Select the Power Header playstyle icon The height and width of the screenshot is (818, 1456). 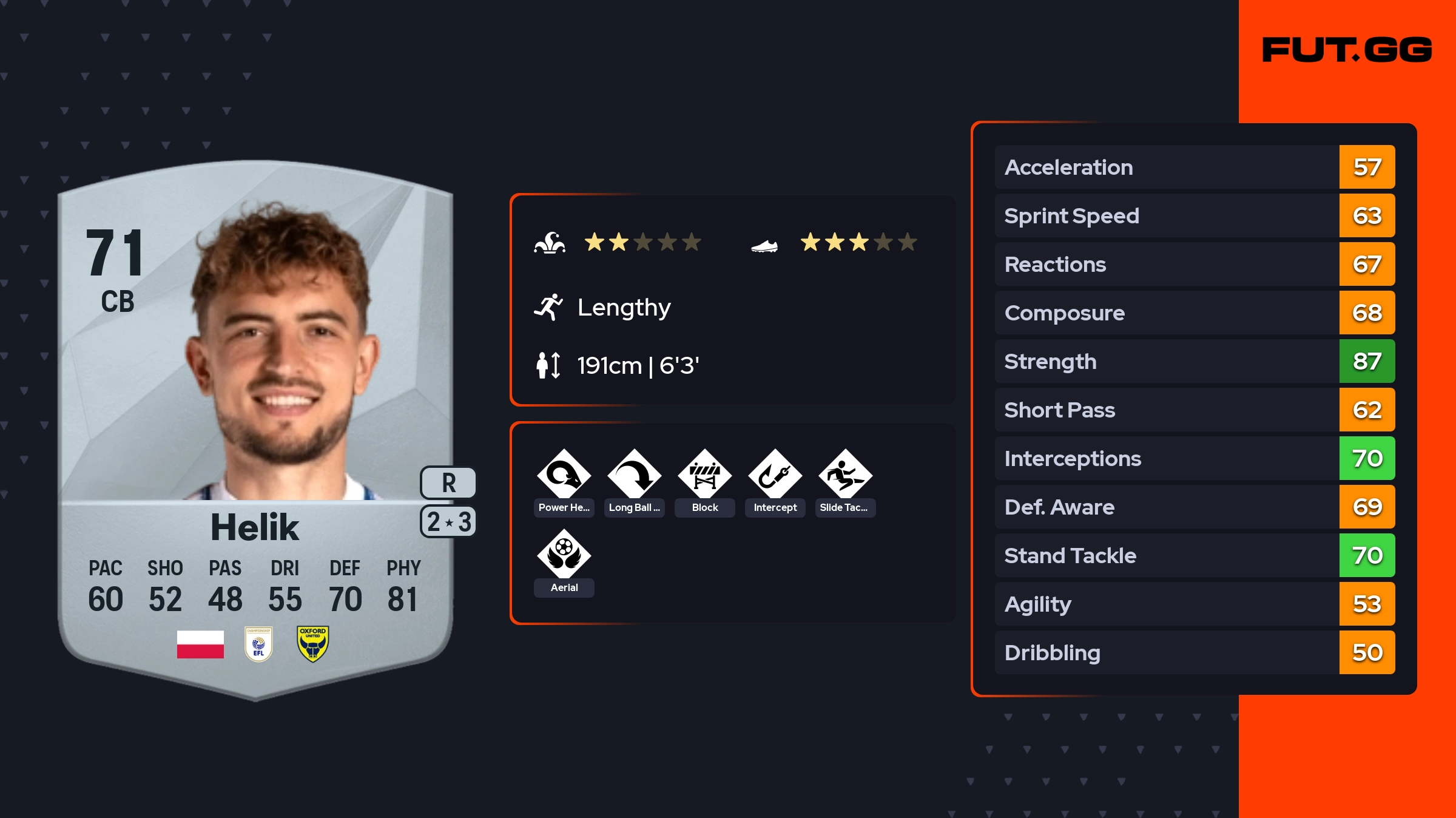564,475
